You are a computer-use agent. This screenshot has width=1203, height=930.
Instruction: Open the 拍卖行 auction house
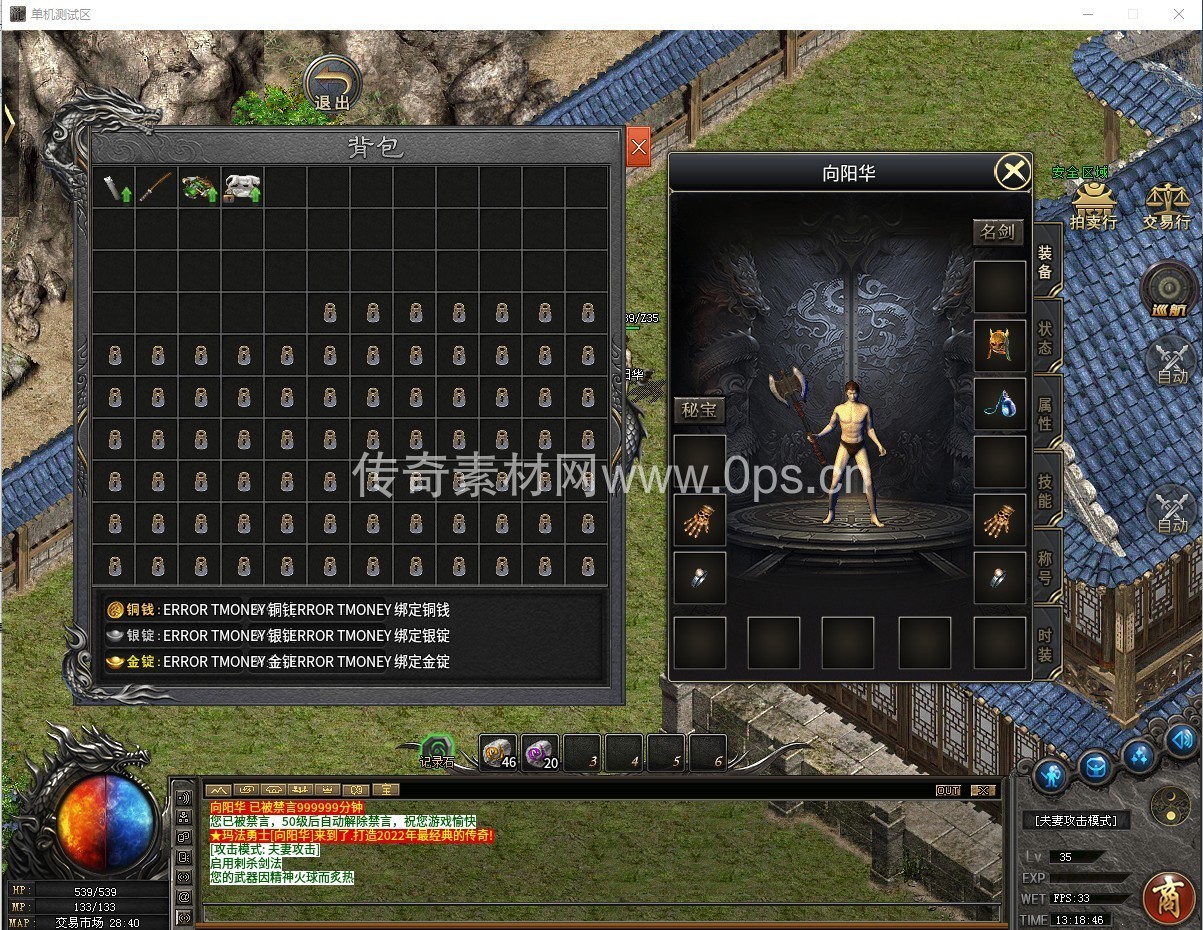(x=1094, y=205)
